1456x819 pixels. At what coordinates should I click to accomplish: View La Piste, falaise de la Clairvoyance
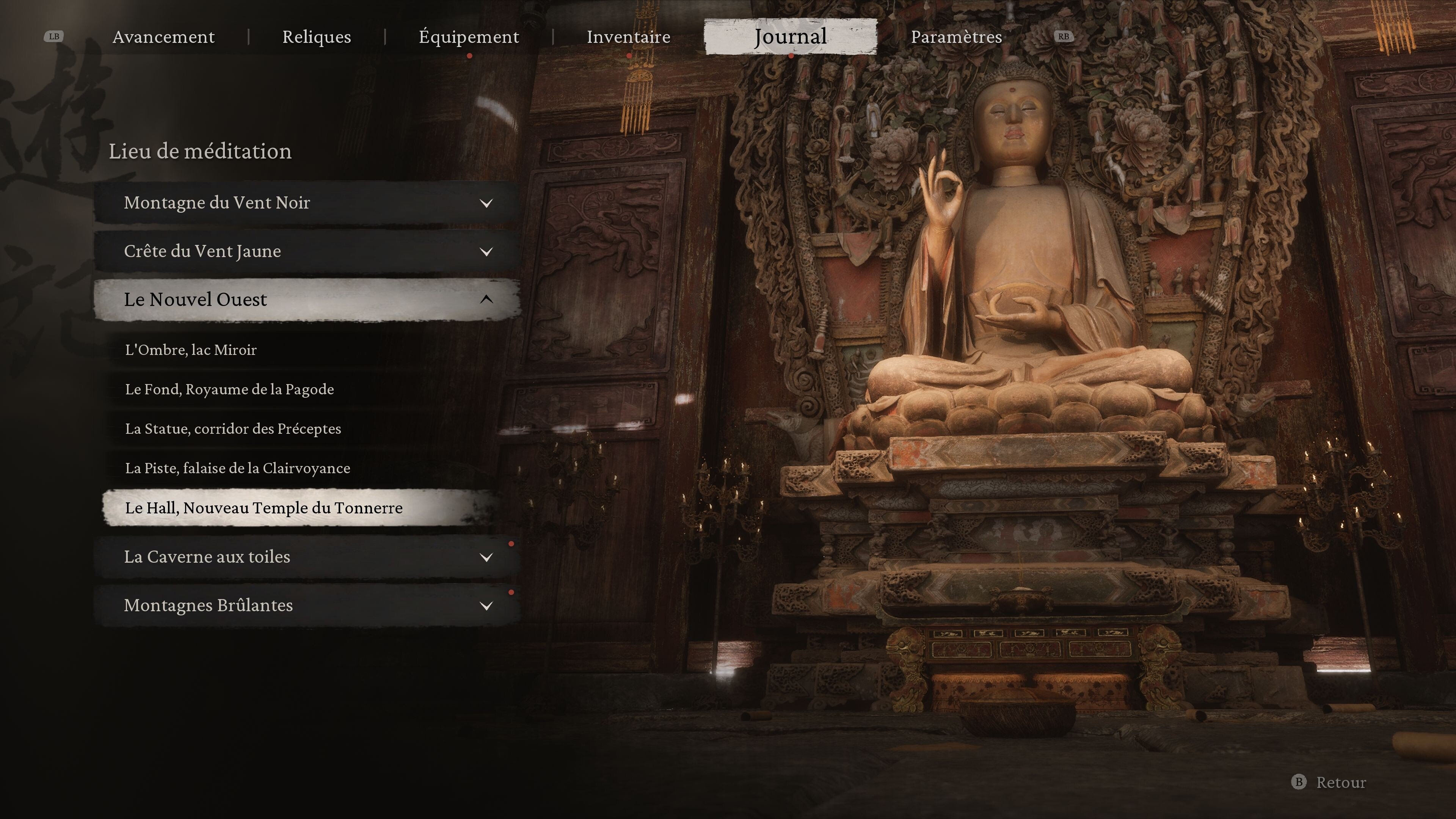coord(237,469)
